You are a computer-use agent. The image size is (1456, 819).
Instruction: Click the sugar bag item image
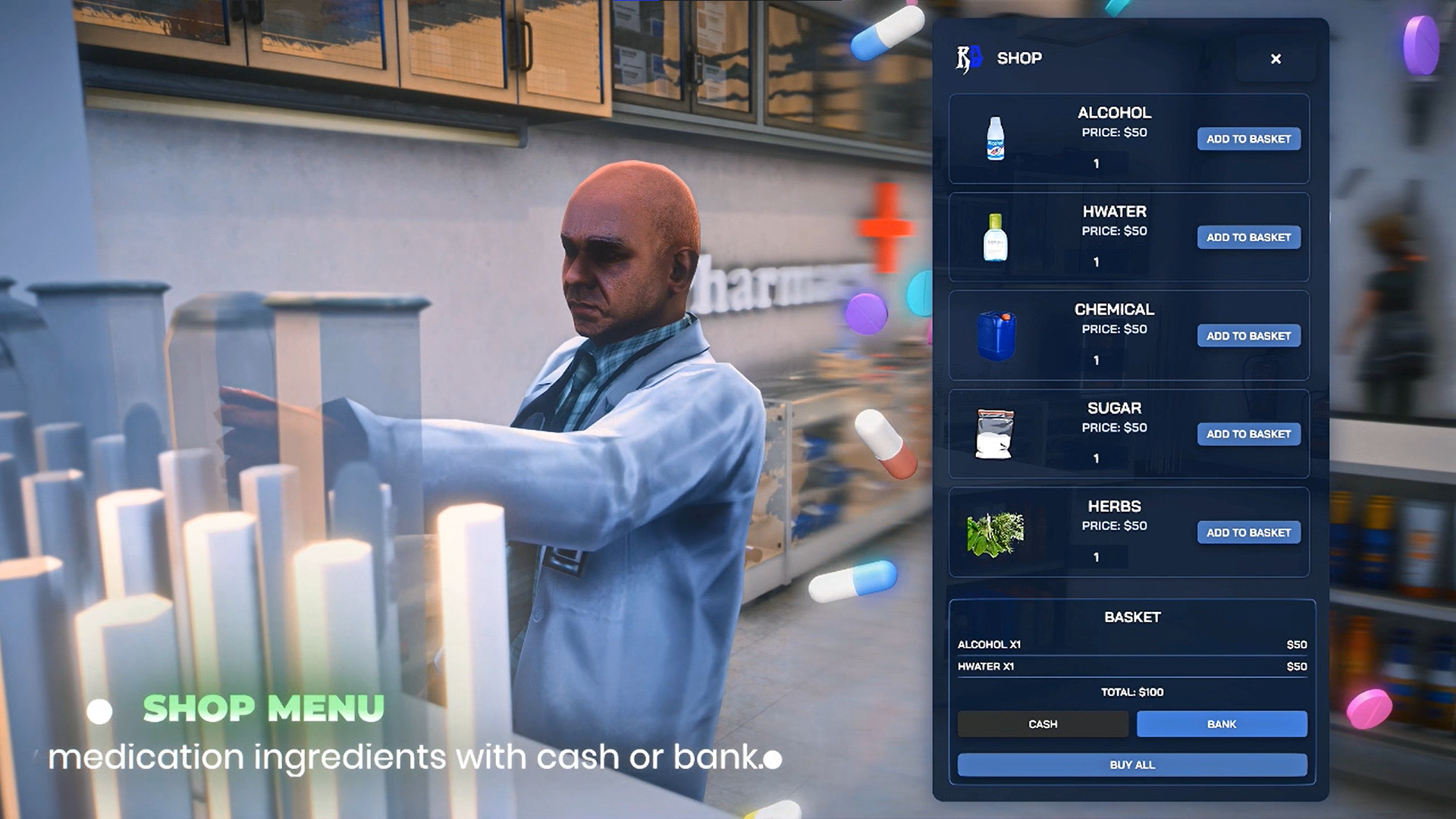pos(994,434)
